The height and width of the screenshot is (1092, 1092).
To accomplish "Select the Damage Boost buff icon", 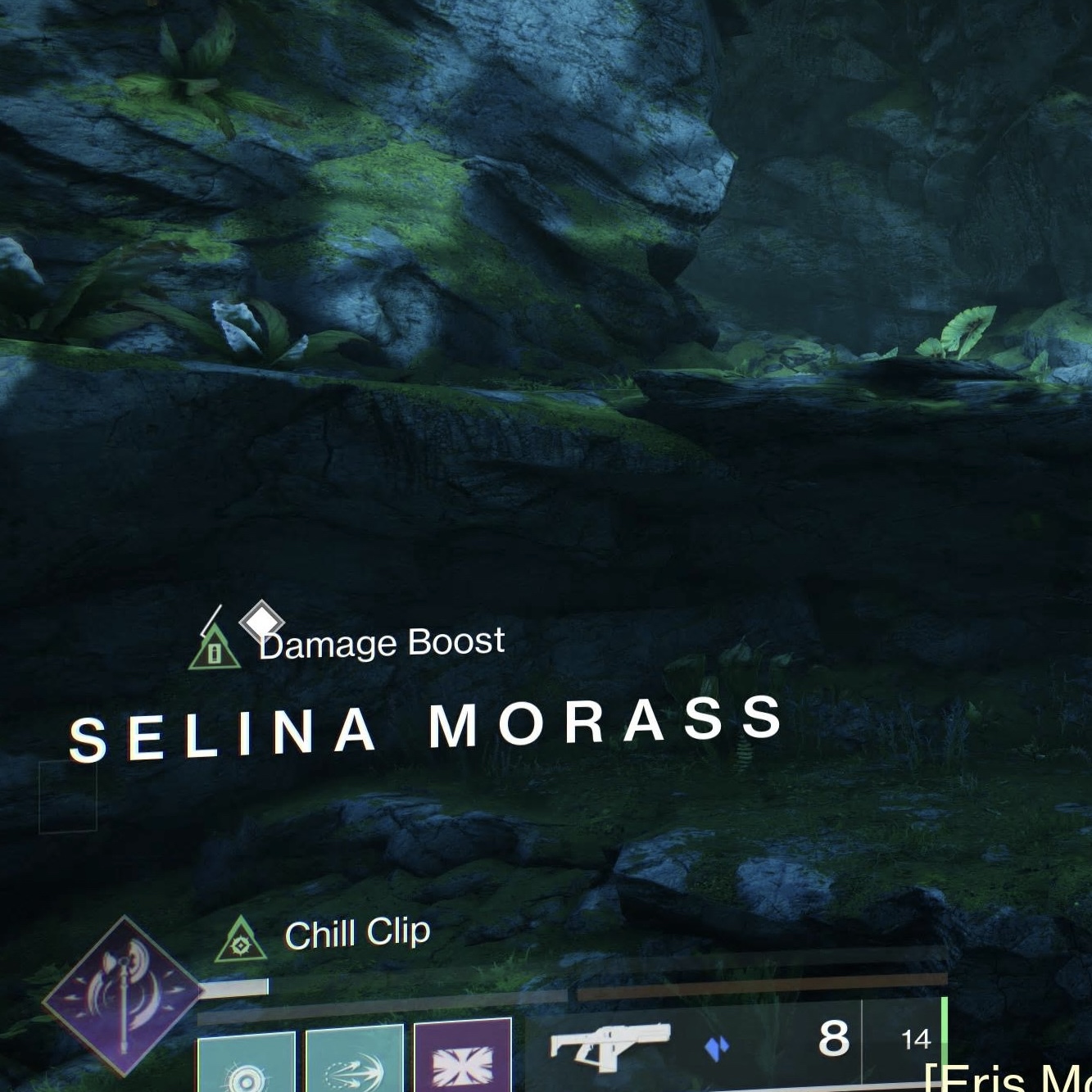I will tap(215, 649).
